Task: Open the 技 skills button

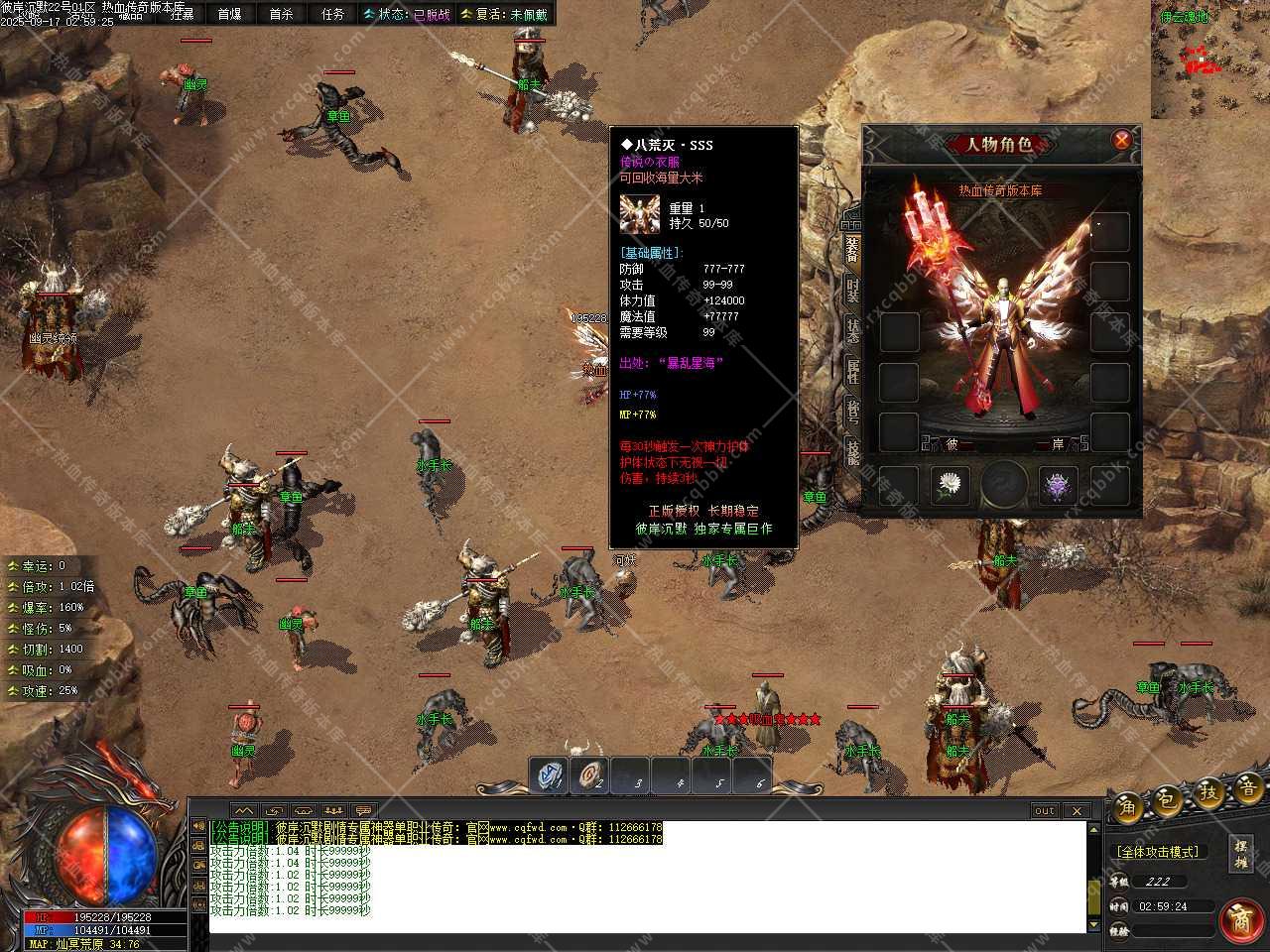Action: 1207,793
